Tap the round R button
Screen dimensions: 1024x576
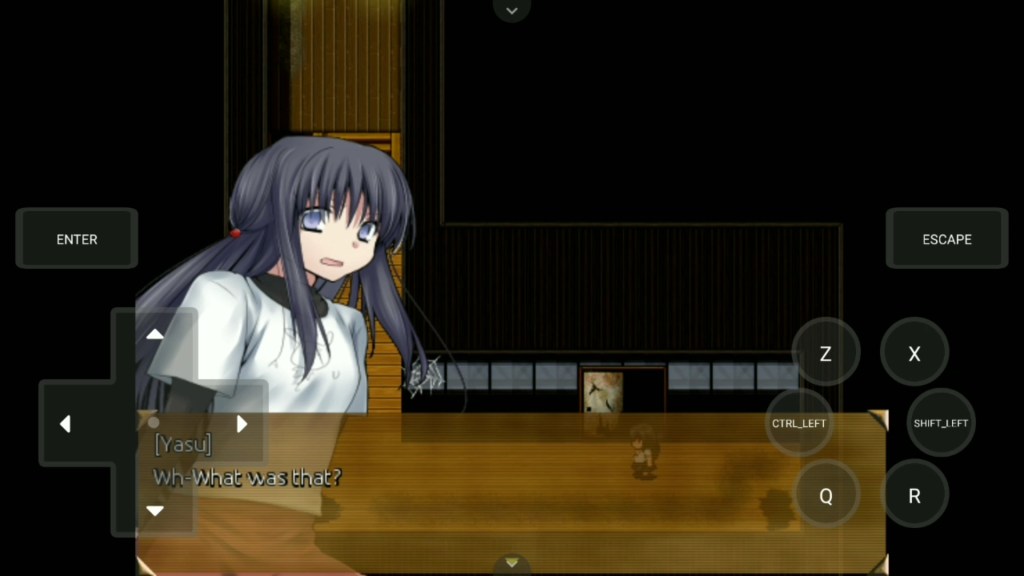point(914,495)
